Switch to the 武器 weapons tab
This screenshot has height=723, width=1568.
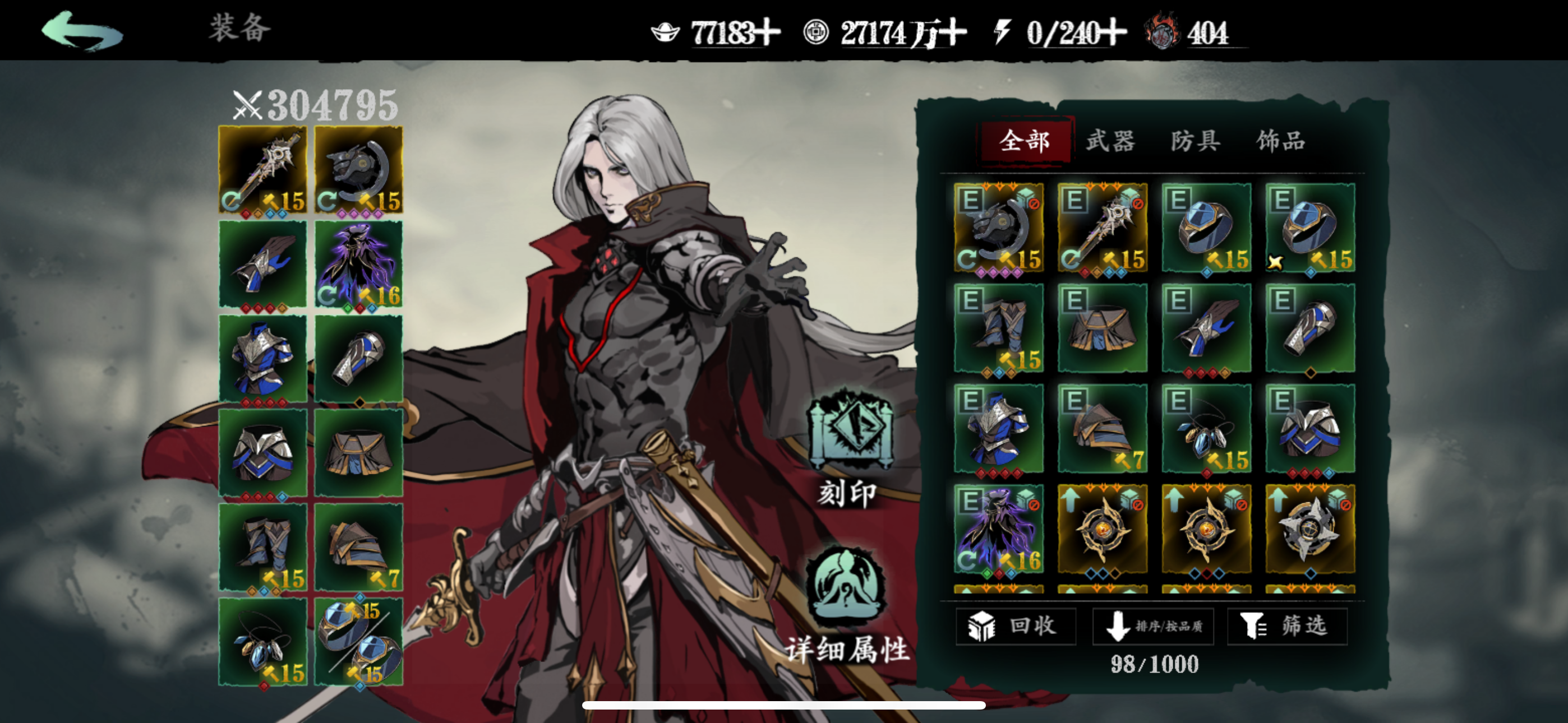1110,140
